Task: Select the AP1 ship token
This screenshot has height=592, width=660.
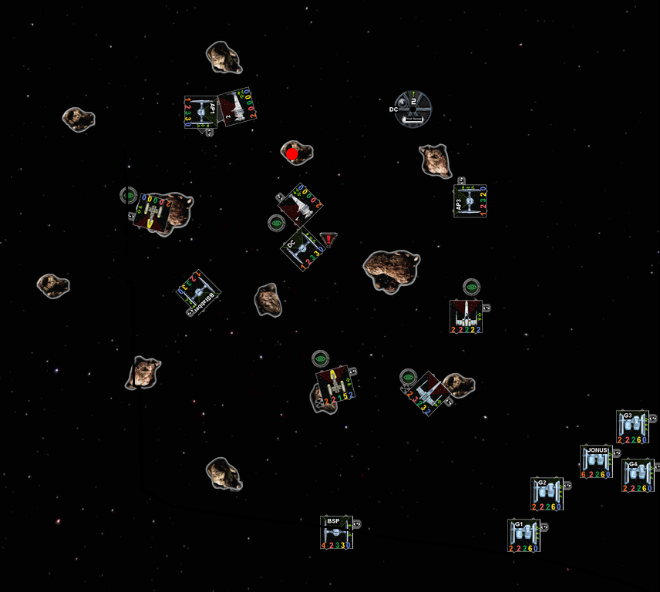Action: point(201,111)
